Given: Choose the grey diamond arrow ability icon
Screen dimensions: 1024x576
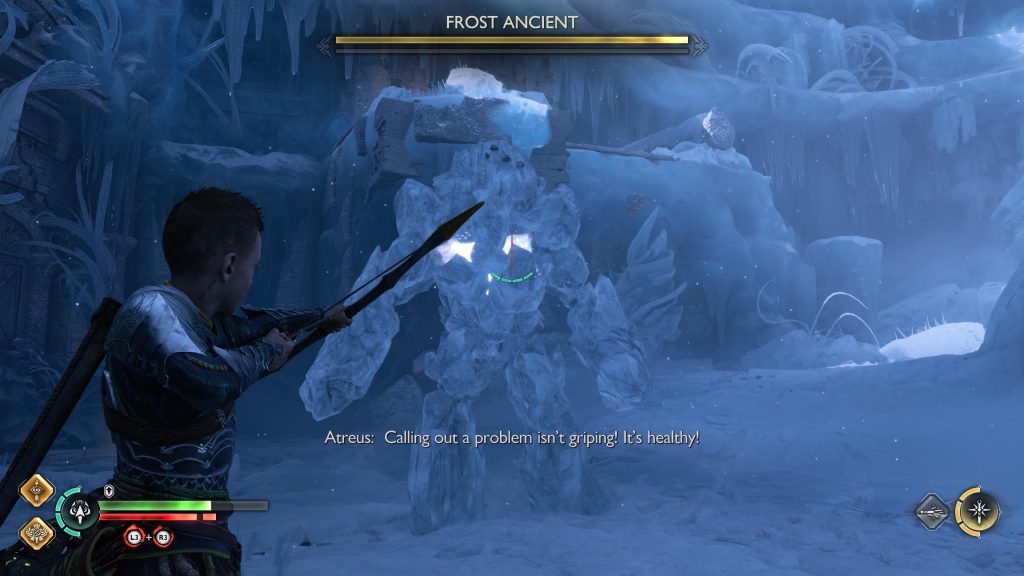Looking at the screenshot, I should coord(933,511).
